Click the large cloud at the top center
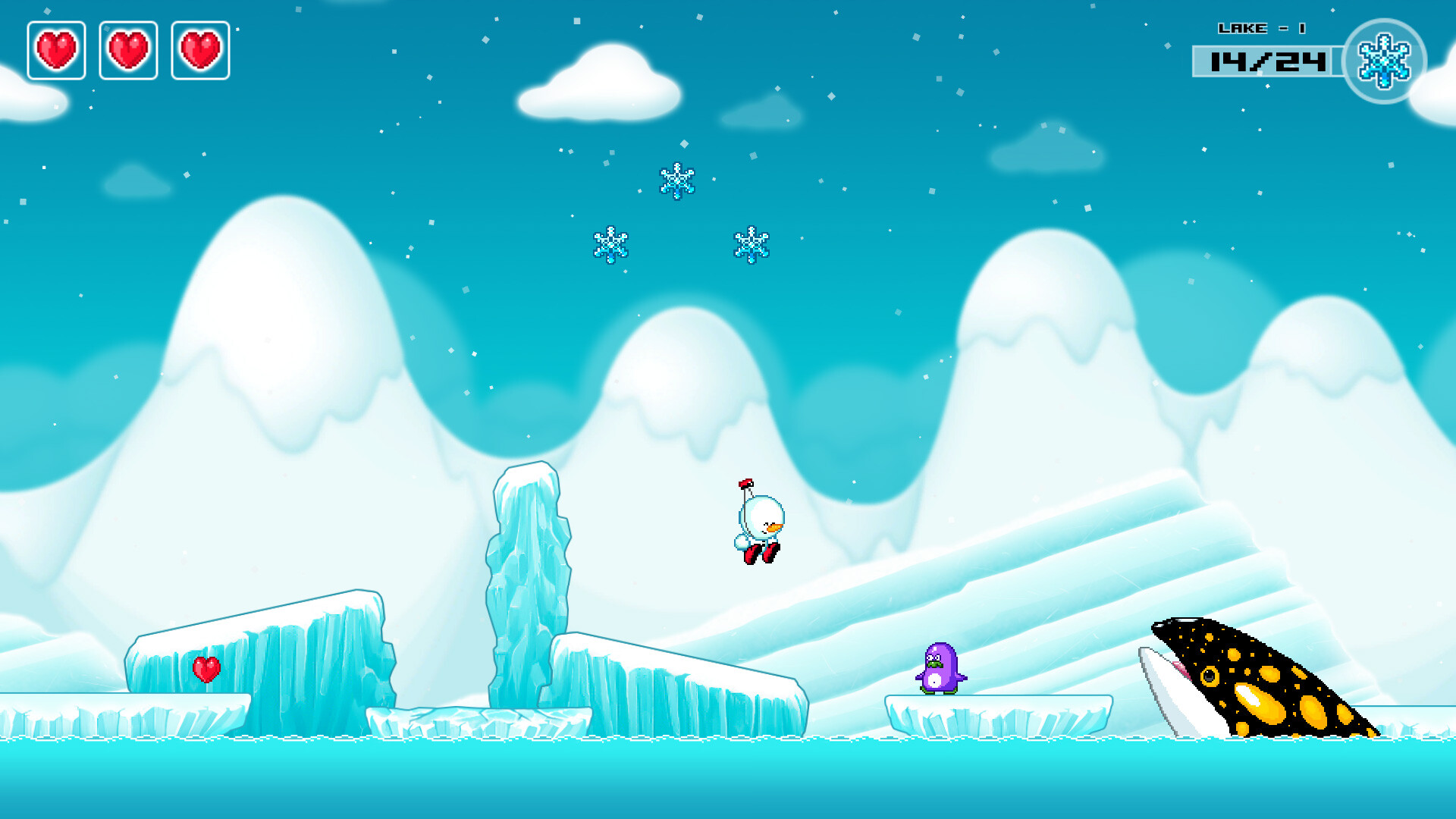The height and width of the screenshot is (819, 1456). 599,83
